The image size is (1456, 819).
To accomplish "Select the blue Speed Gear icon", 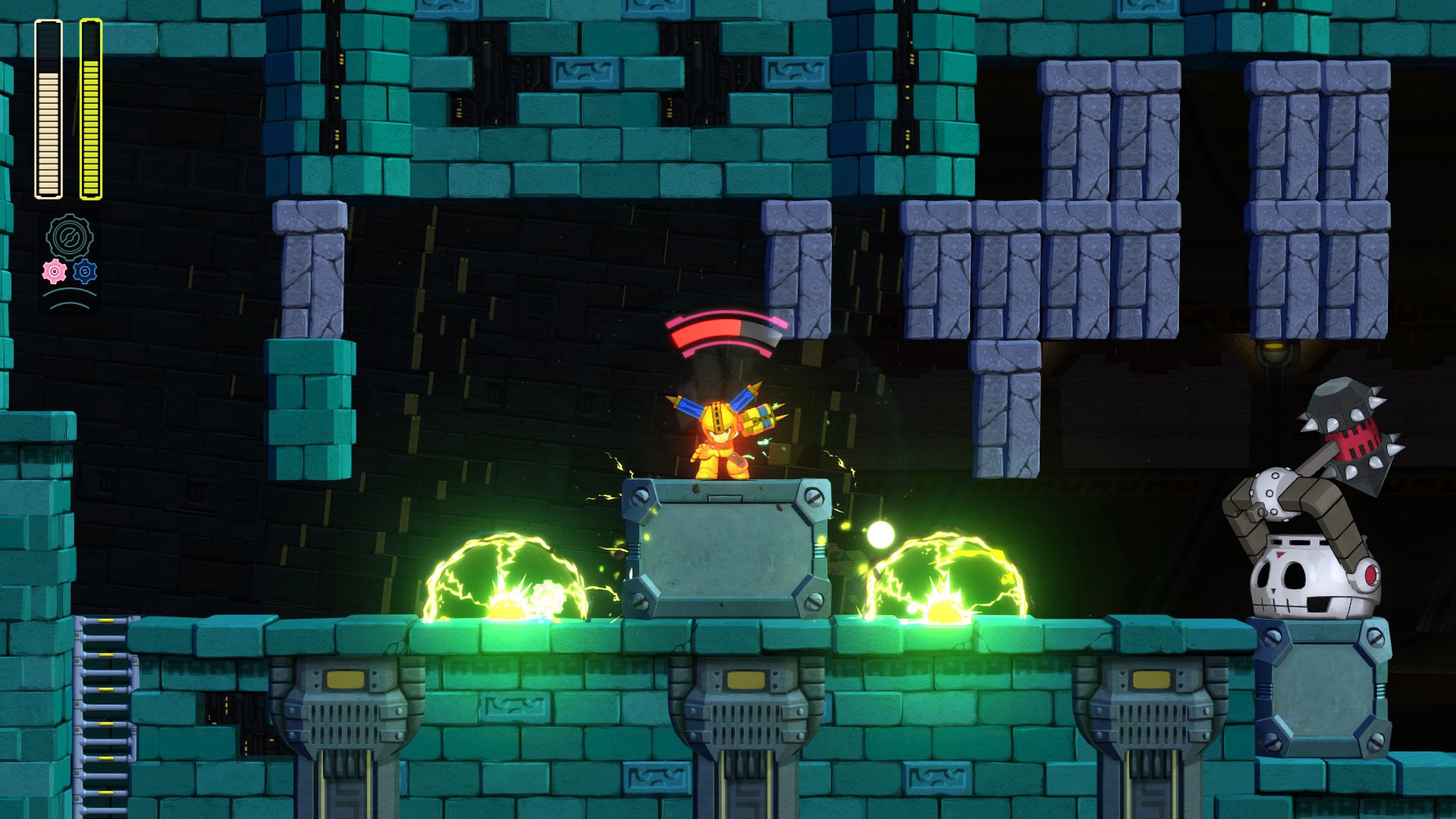I will point(86,269).
